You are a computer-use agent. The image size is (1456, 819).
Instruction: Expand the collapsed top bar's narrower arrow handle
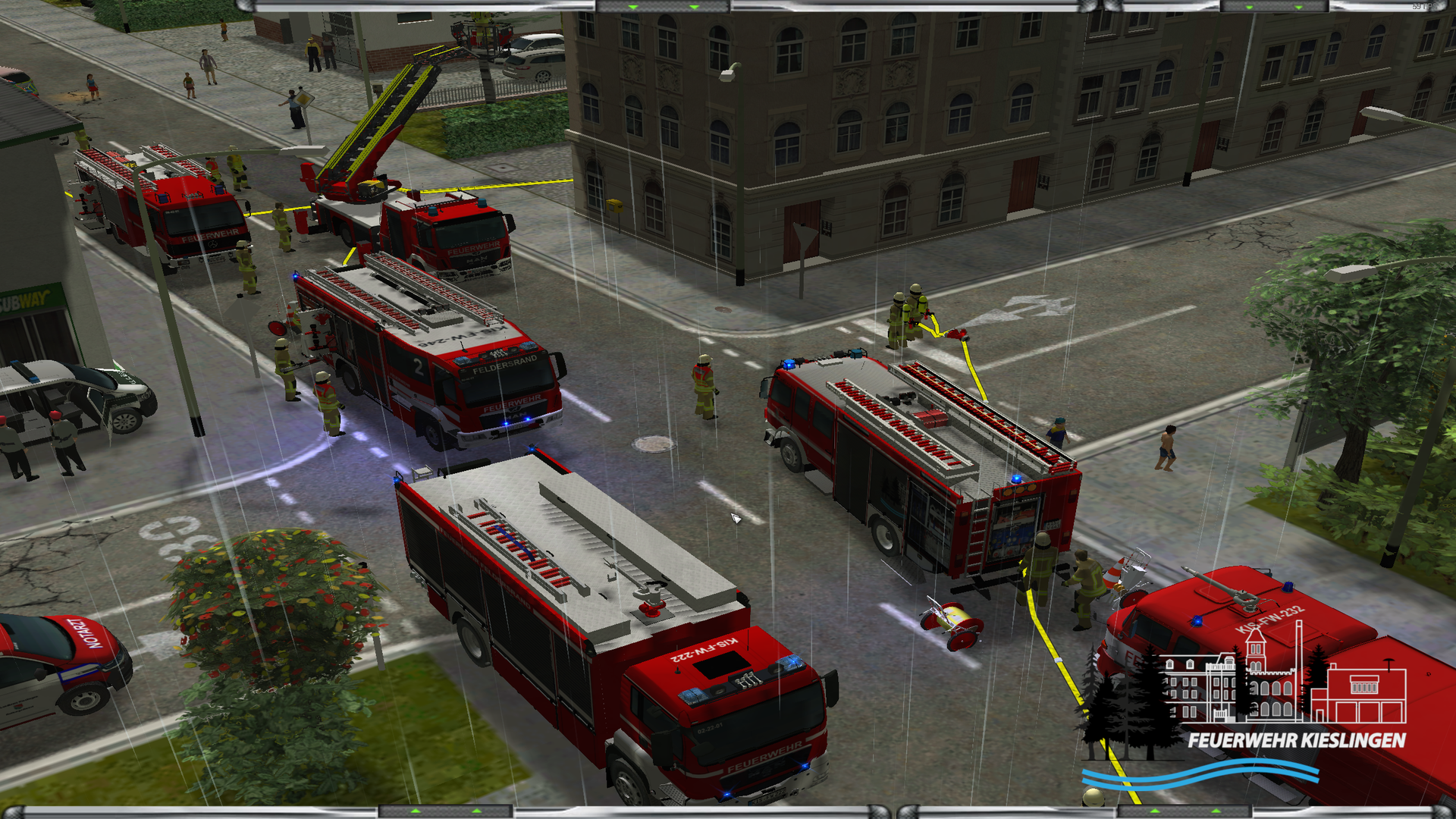pyautogui.click(x=1274, y=6)
